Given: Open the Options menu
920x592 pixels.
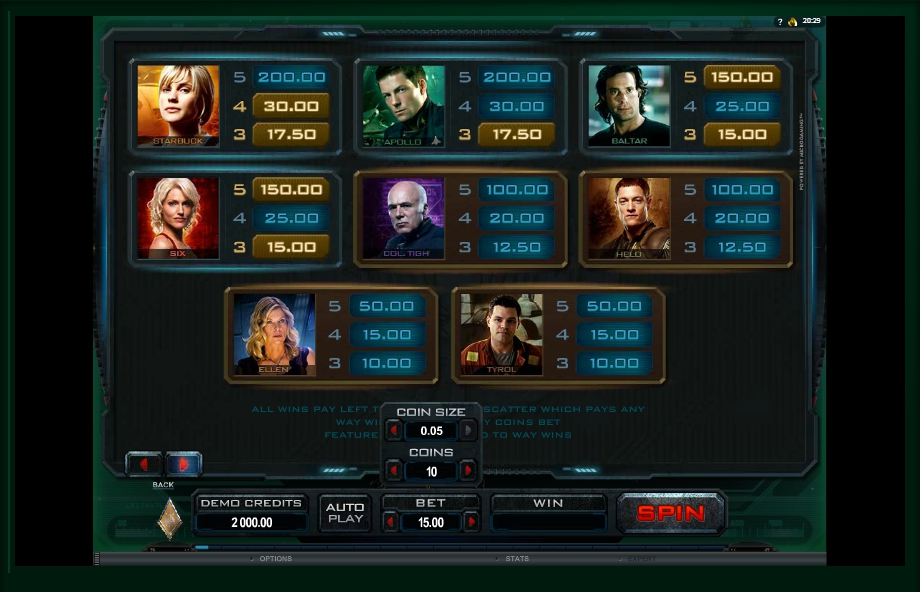Looking at the screenshot, I should [275, 559].
